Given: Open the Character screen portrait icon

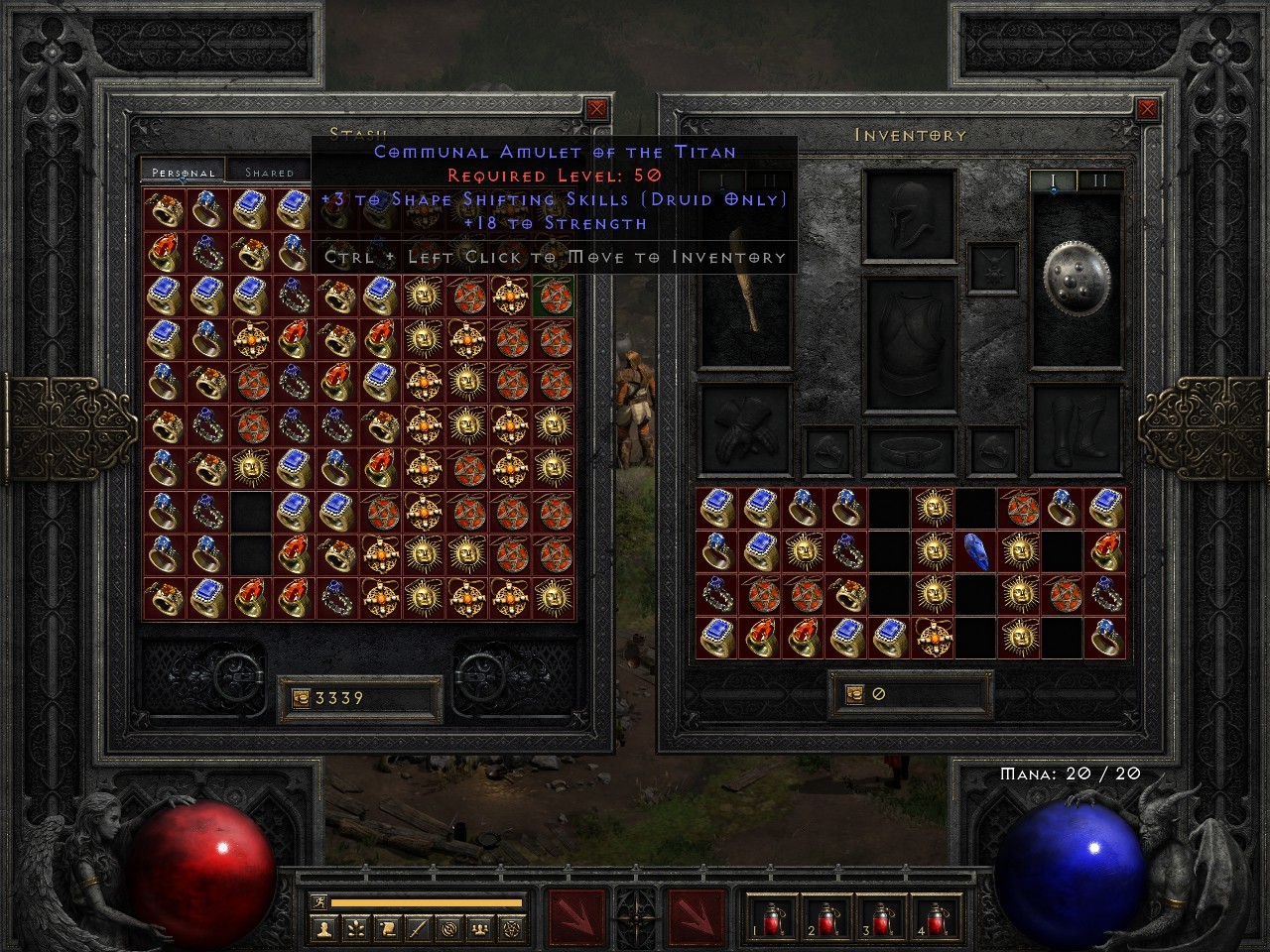Looking at the screenshot, I should coord(324,929).
